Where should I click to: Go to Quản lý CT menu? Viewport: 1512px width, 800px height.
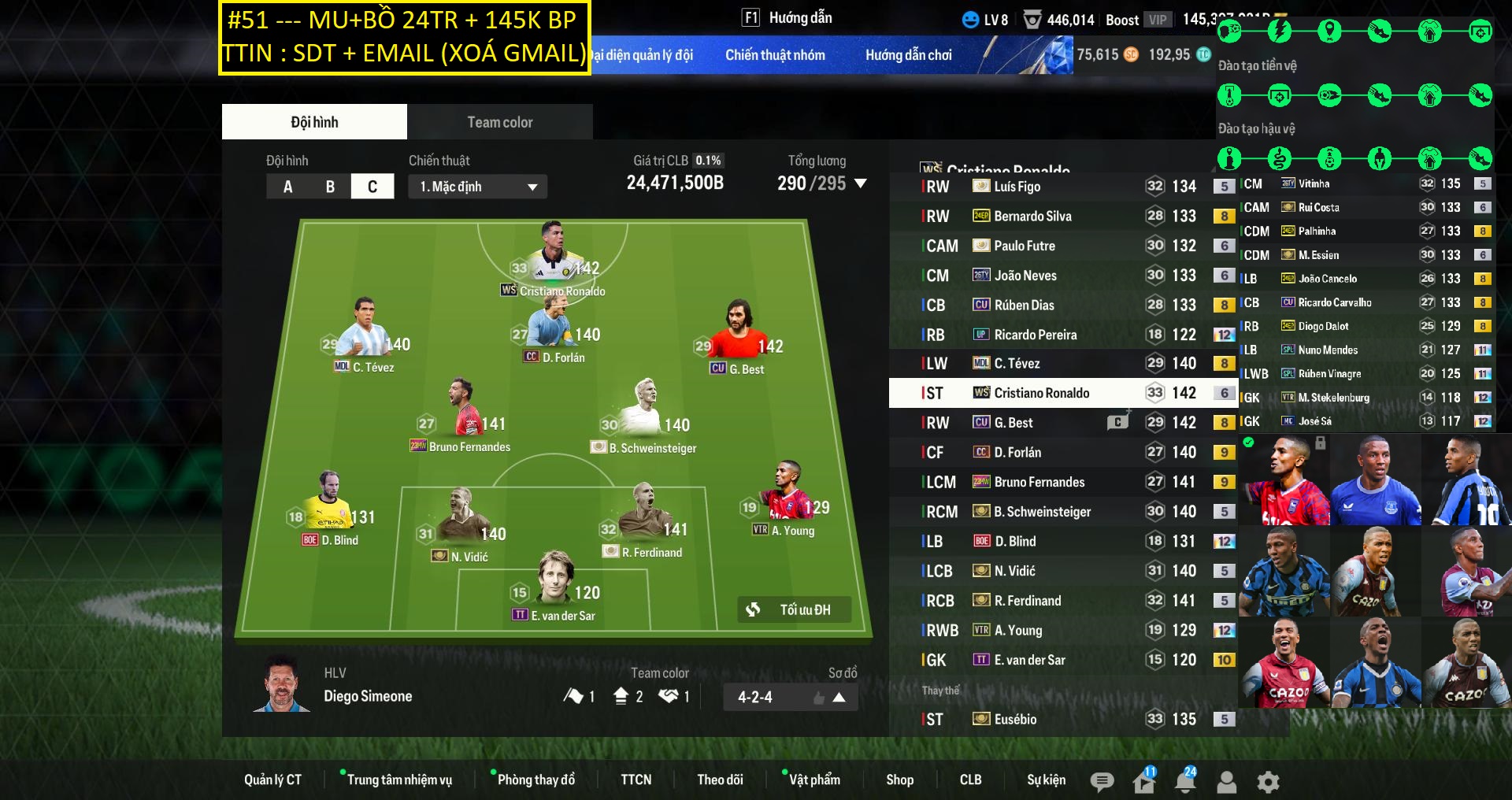[x=272, y=780]
